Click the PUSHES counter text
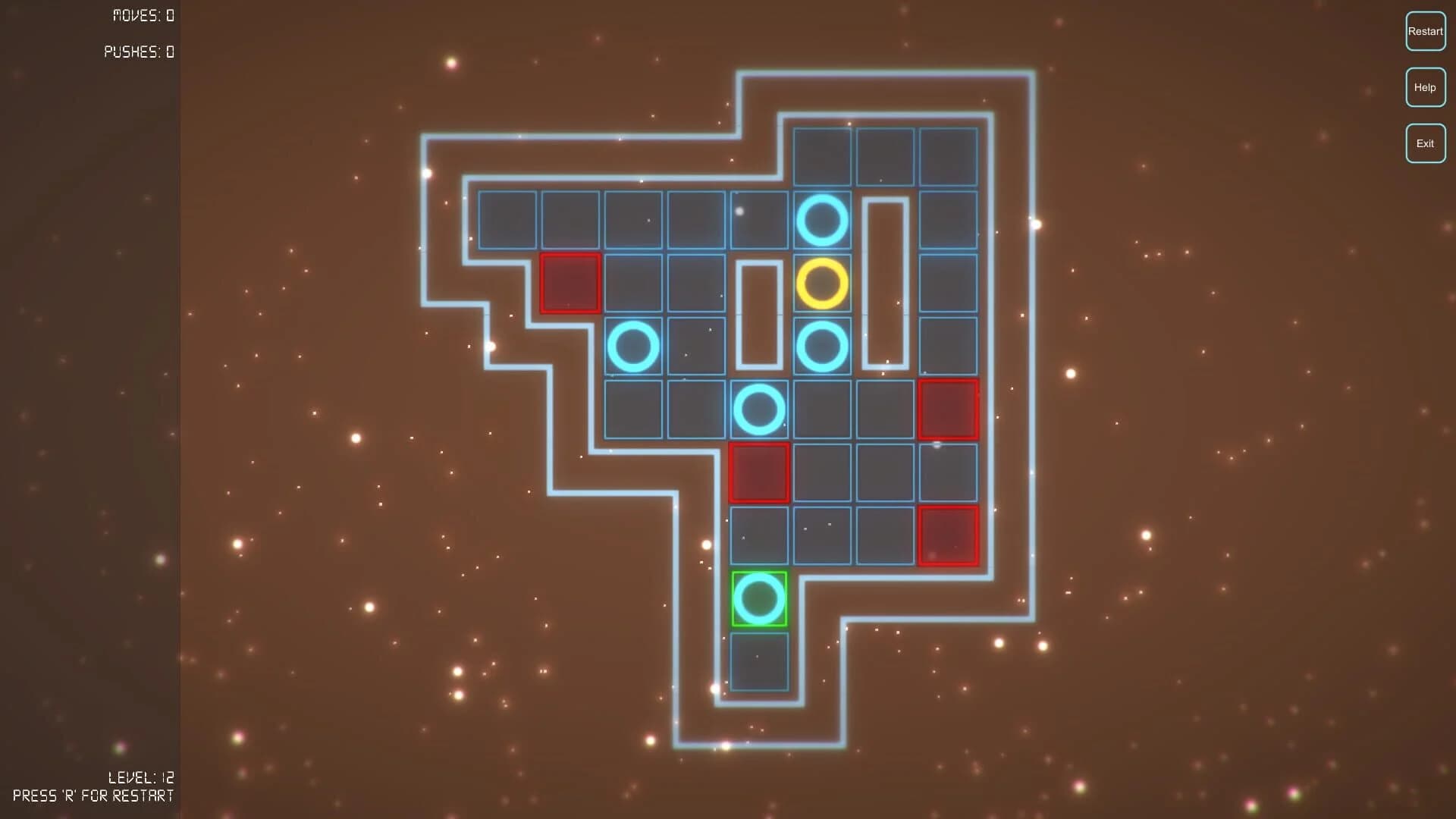The height and width of the screenshot is (819, 1456). coord(138,53)
